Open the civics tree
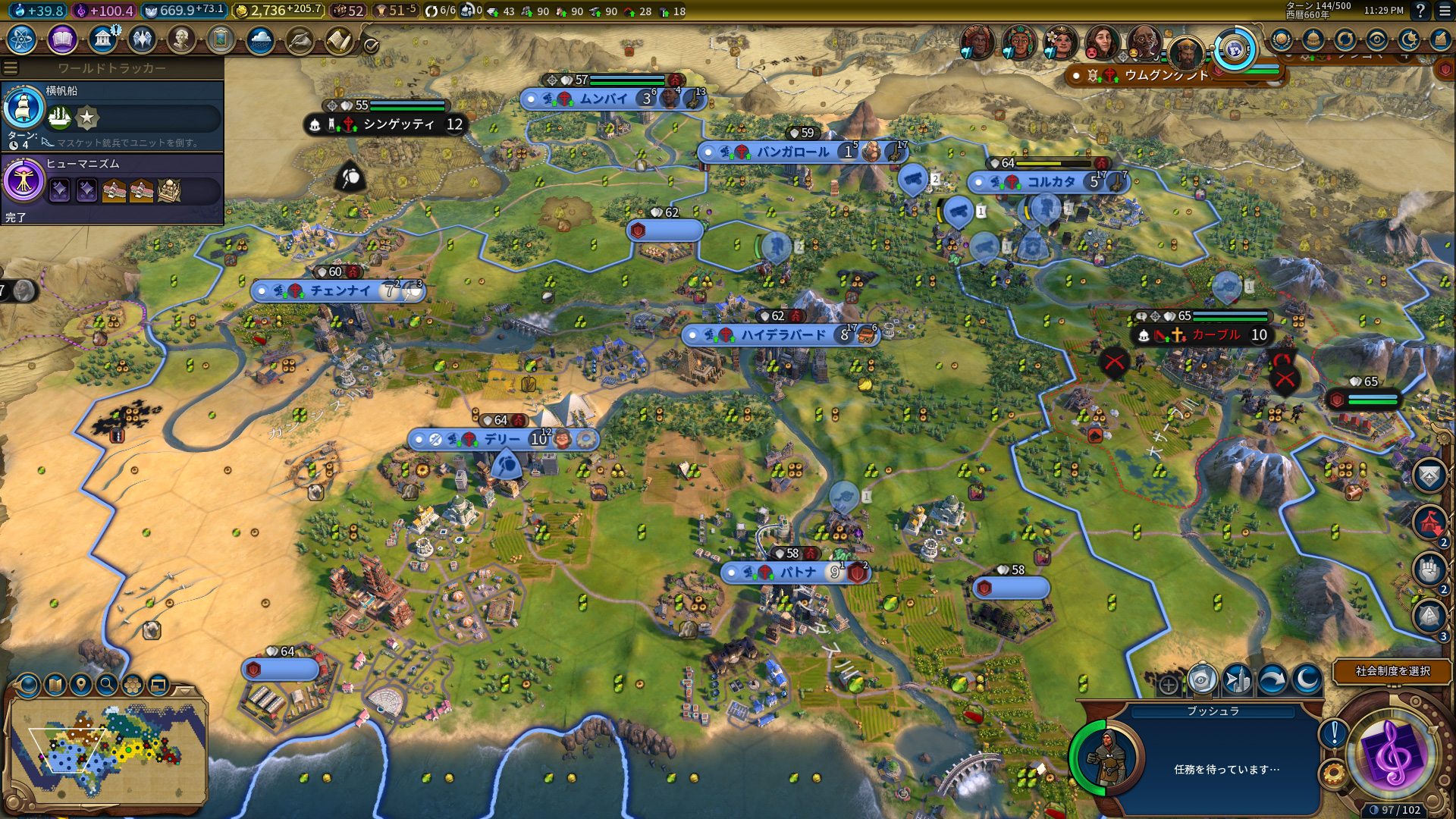1456x819 pixels. point(62,37)
